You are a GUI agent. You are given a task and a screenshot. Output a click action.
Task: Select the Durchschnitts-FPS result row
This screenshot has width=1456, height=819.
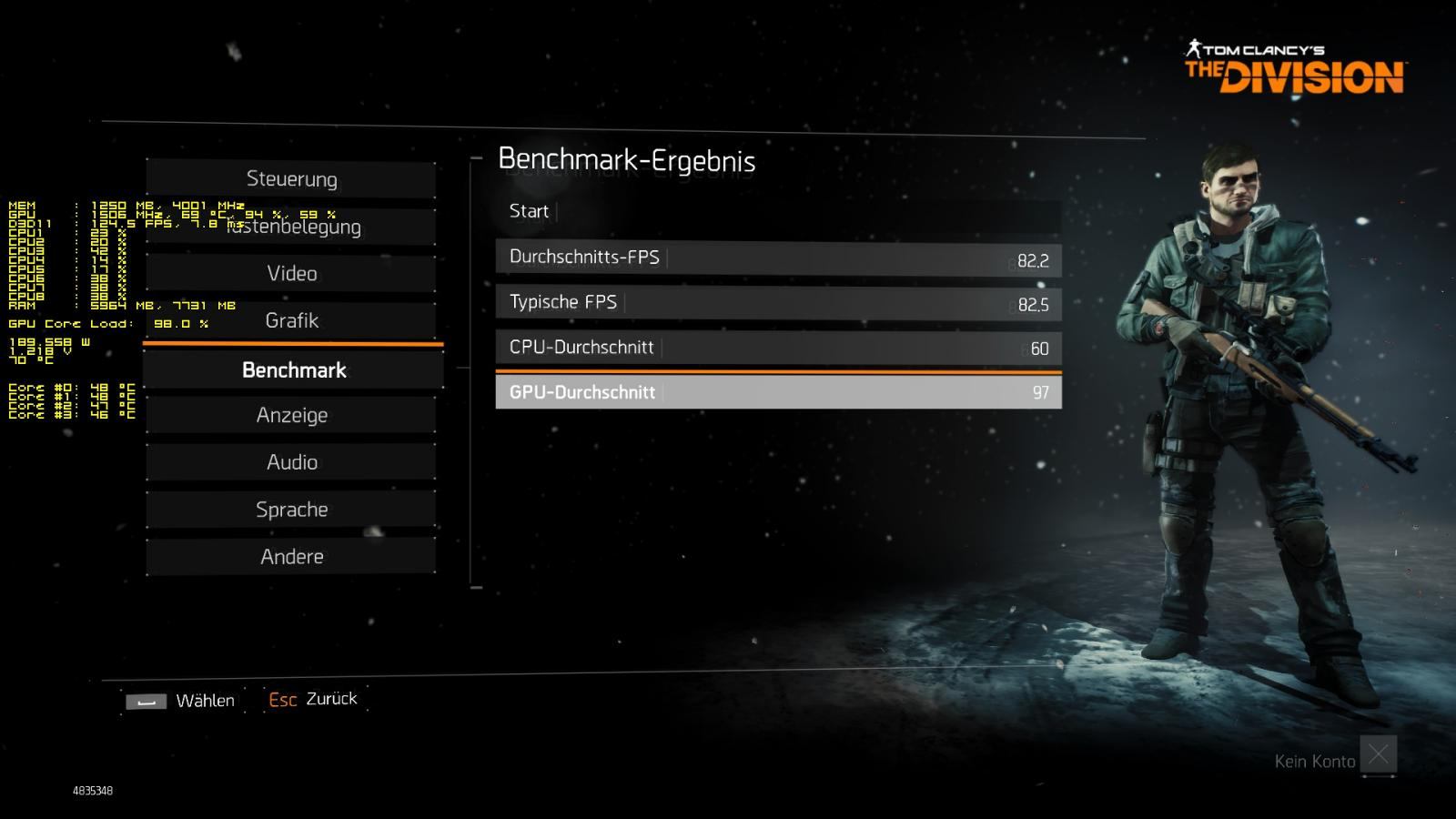tap(778, 258)
